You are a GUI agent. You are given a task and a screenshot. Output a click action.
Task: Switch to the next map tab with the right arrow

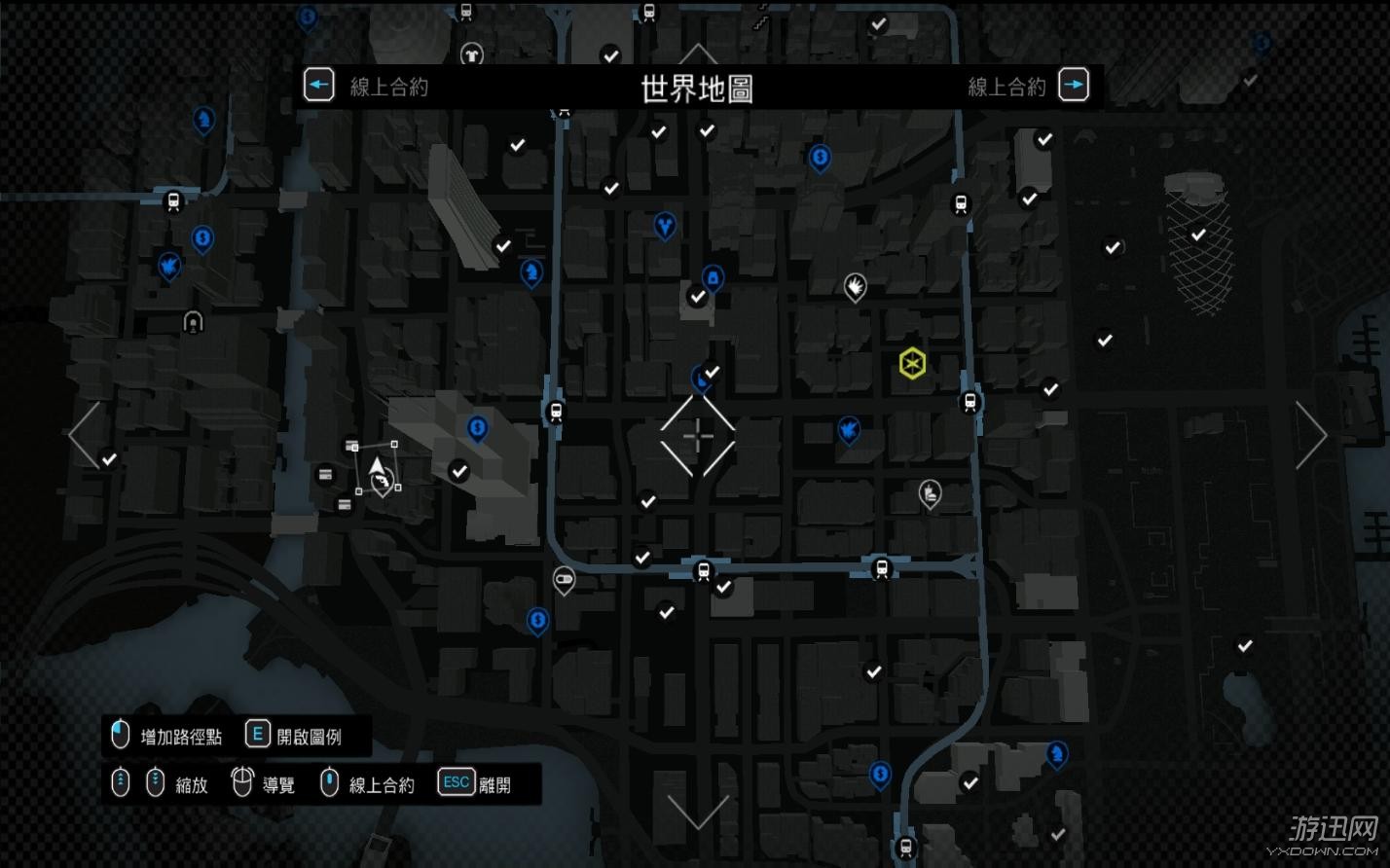1073,86
